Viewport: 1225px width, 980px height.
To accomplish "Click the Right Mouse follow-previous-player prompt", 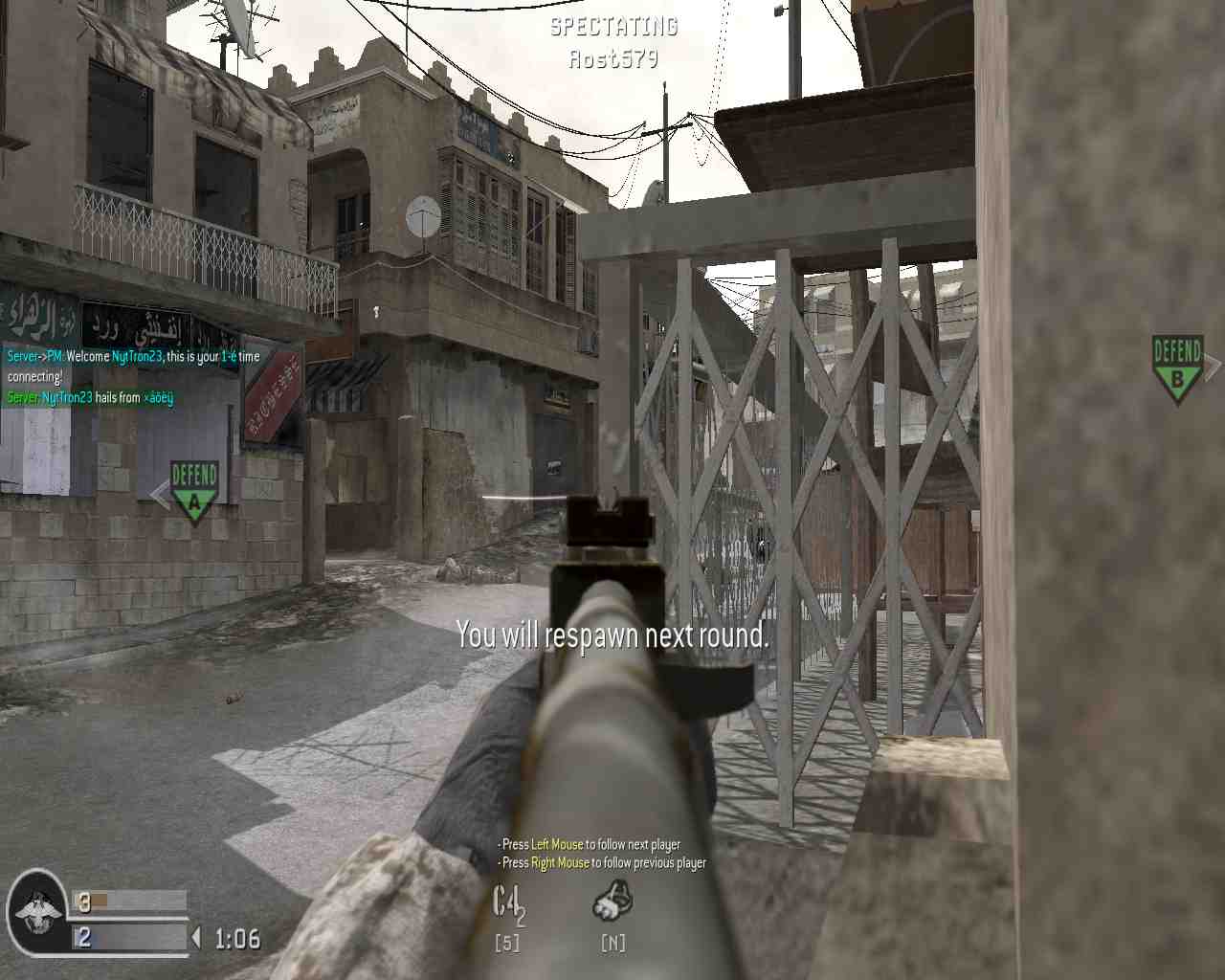I will [601, 862].
